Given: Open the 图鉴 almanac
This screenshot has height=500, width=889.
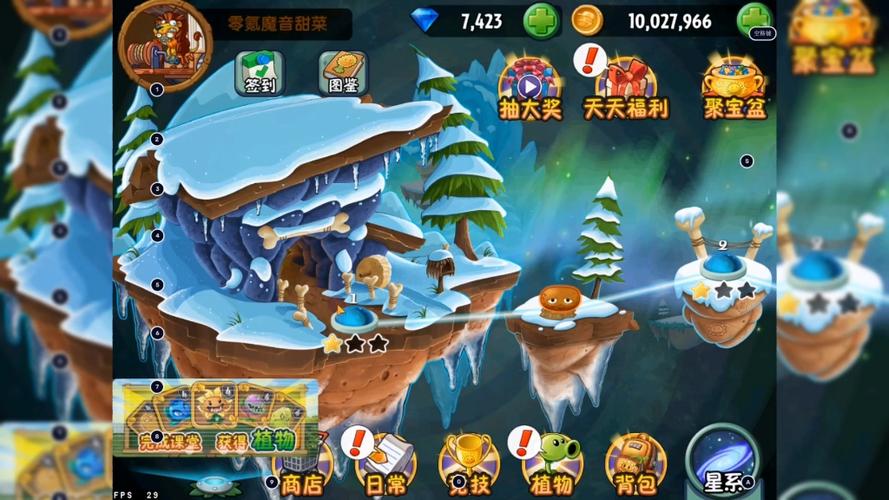Looking at the screenshot, I should pos(343,72).
